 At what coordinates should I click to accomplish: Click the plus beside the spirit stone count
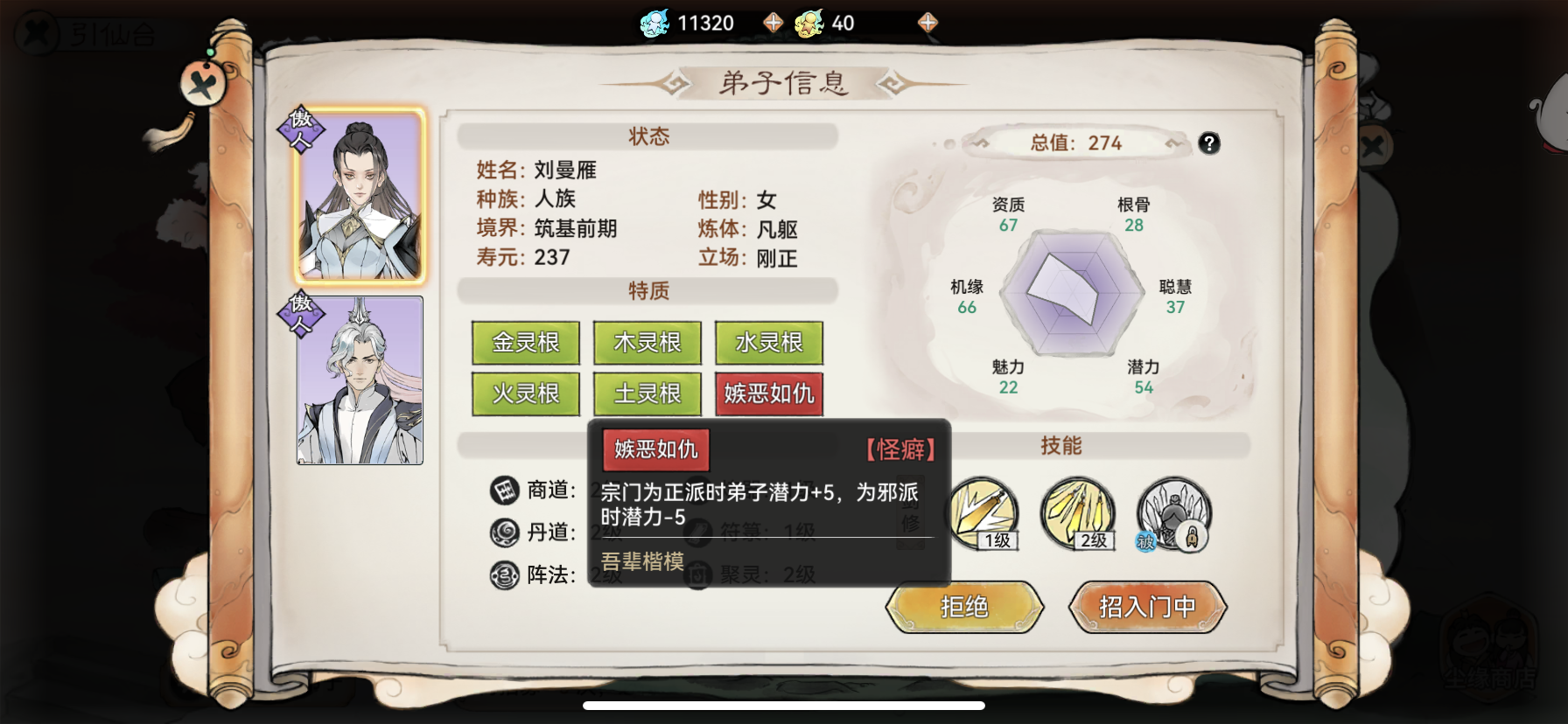coord(773,21)
